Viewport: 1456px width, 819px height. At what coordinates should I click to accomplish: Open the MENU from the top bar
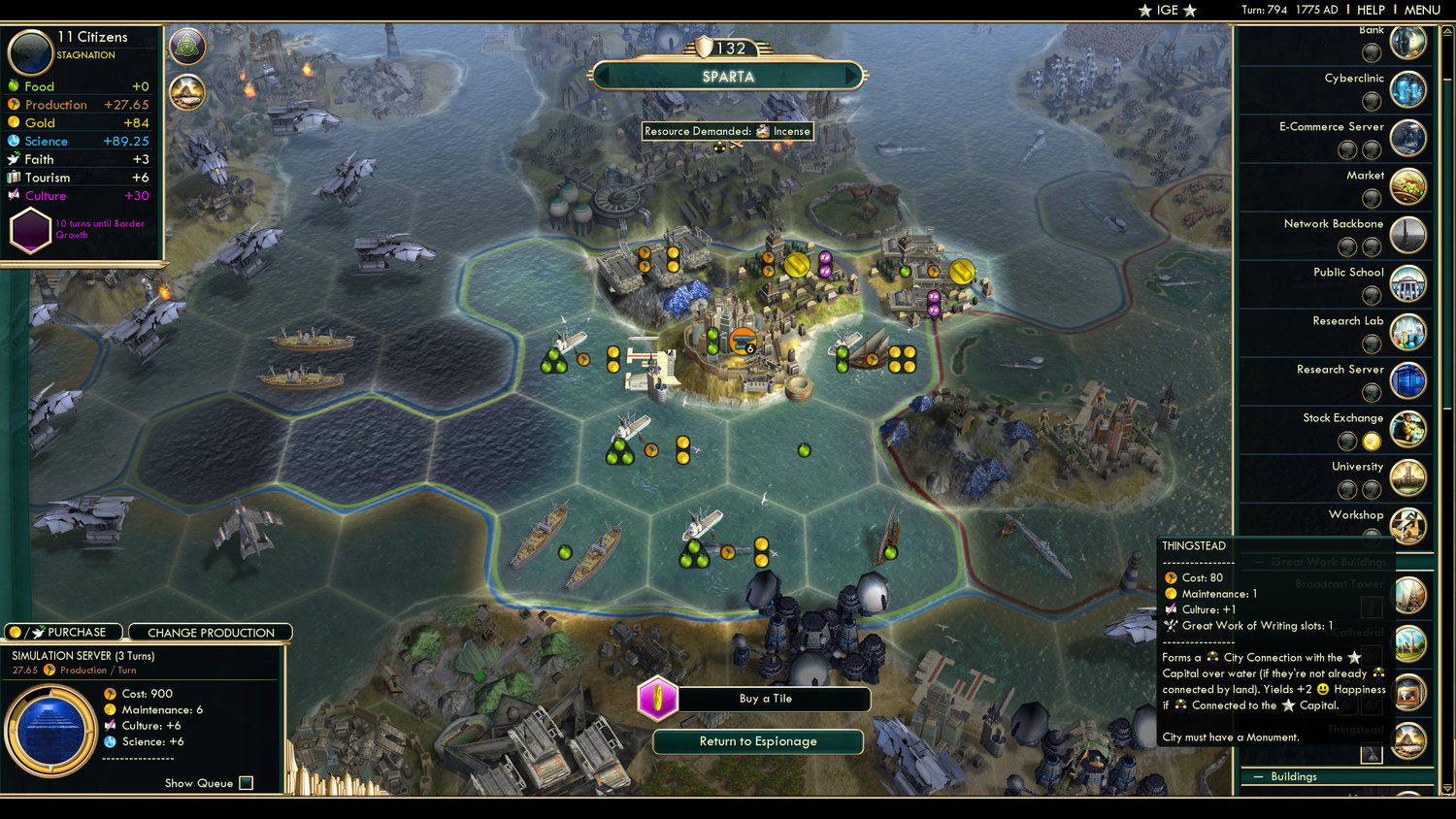coord(1422,10)
